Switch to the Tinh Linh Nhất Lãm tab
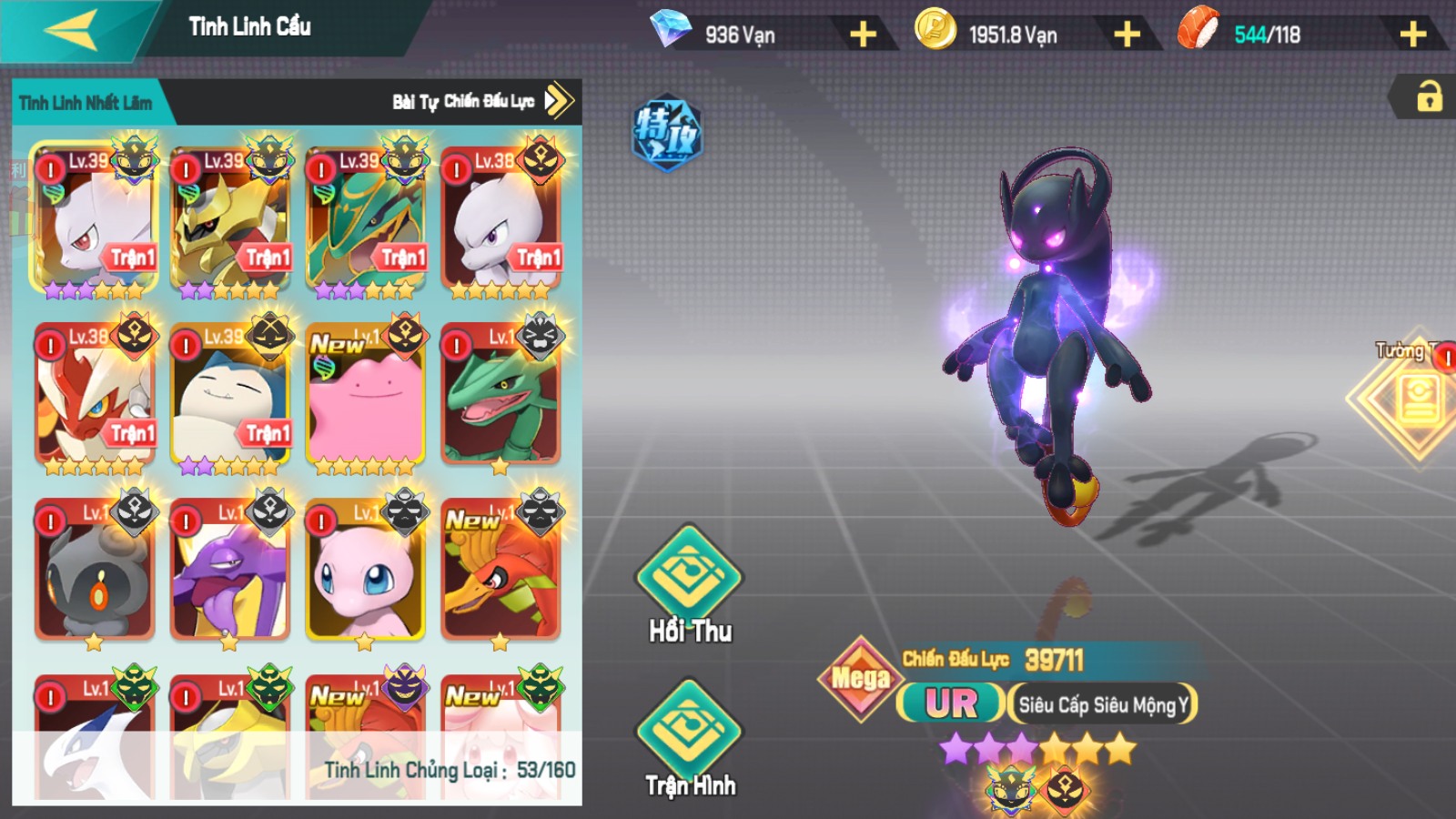1456x819 pixels. point(86,103)
